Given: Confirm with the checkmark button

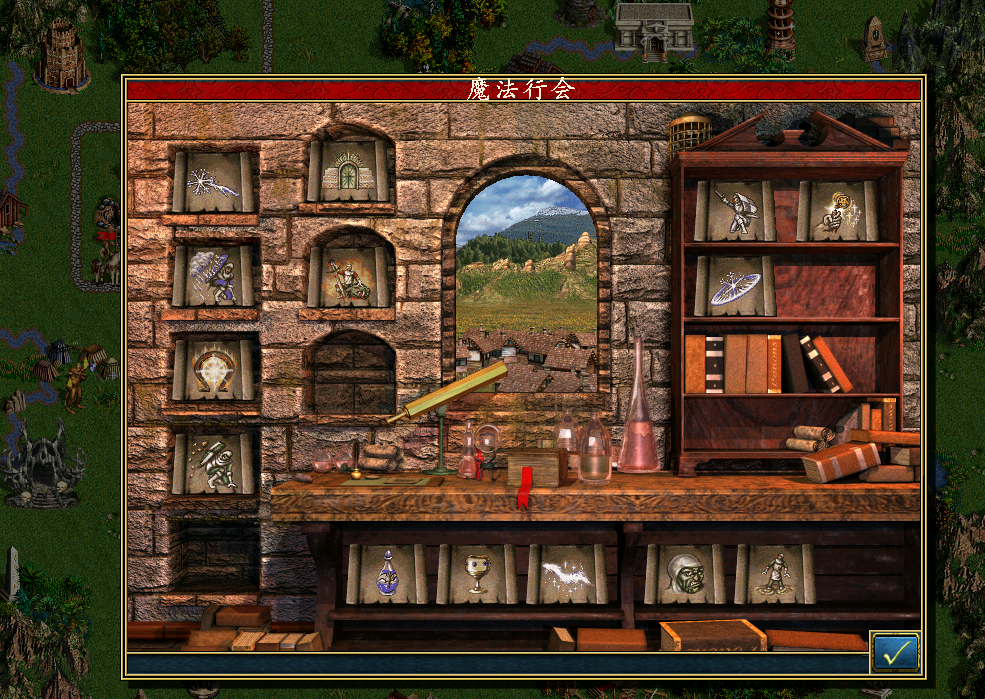Looking at the screenshot, I should coord(895,652).
